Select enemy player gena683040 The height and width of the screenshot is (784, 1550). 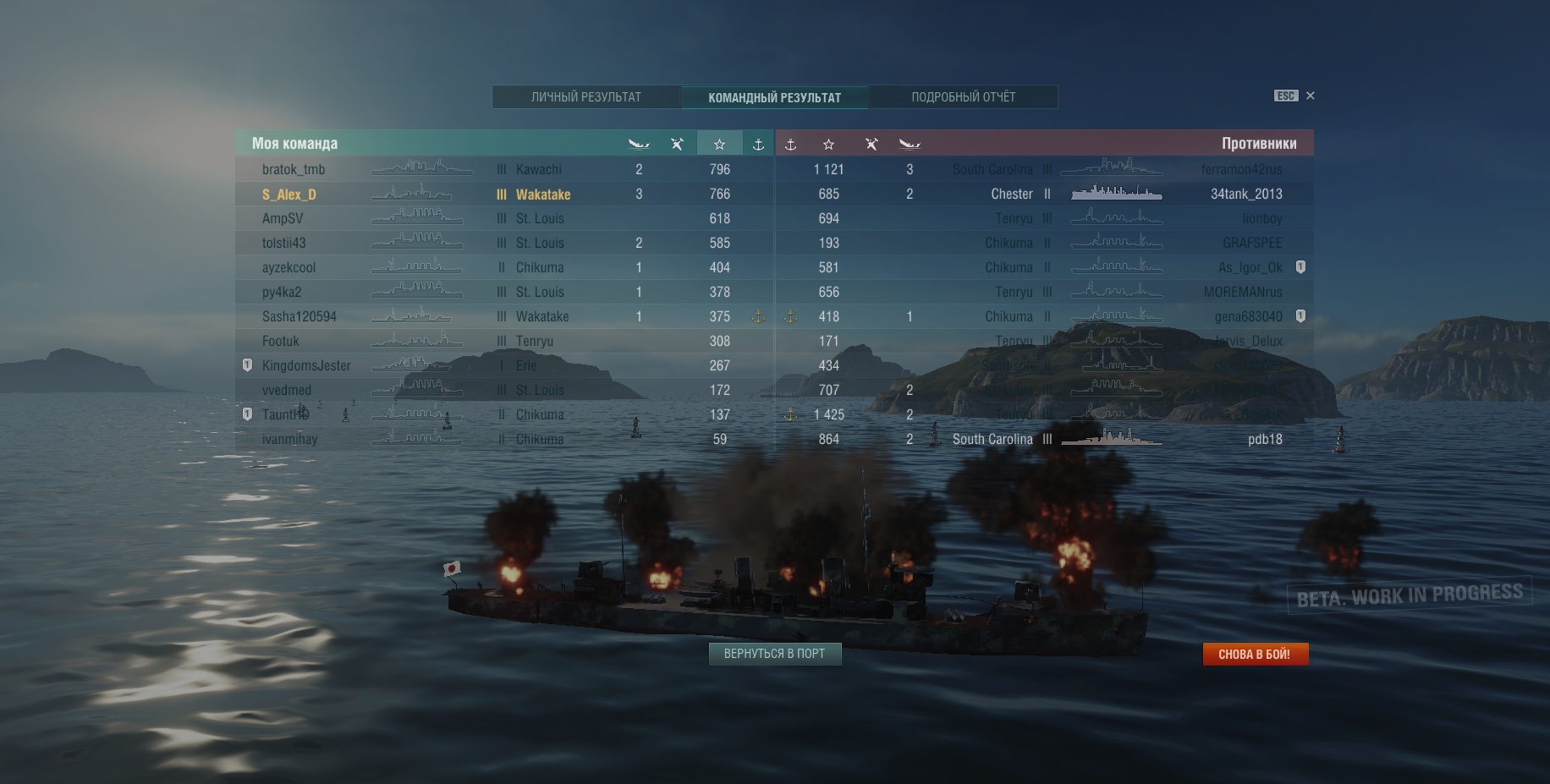1248,316
